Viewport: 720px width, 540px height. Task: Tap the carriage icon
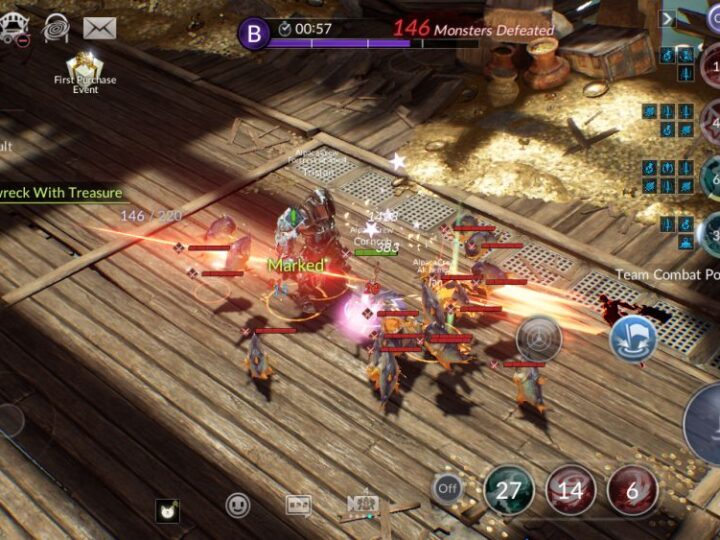(13, 29)
